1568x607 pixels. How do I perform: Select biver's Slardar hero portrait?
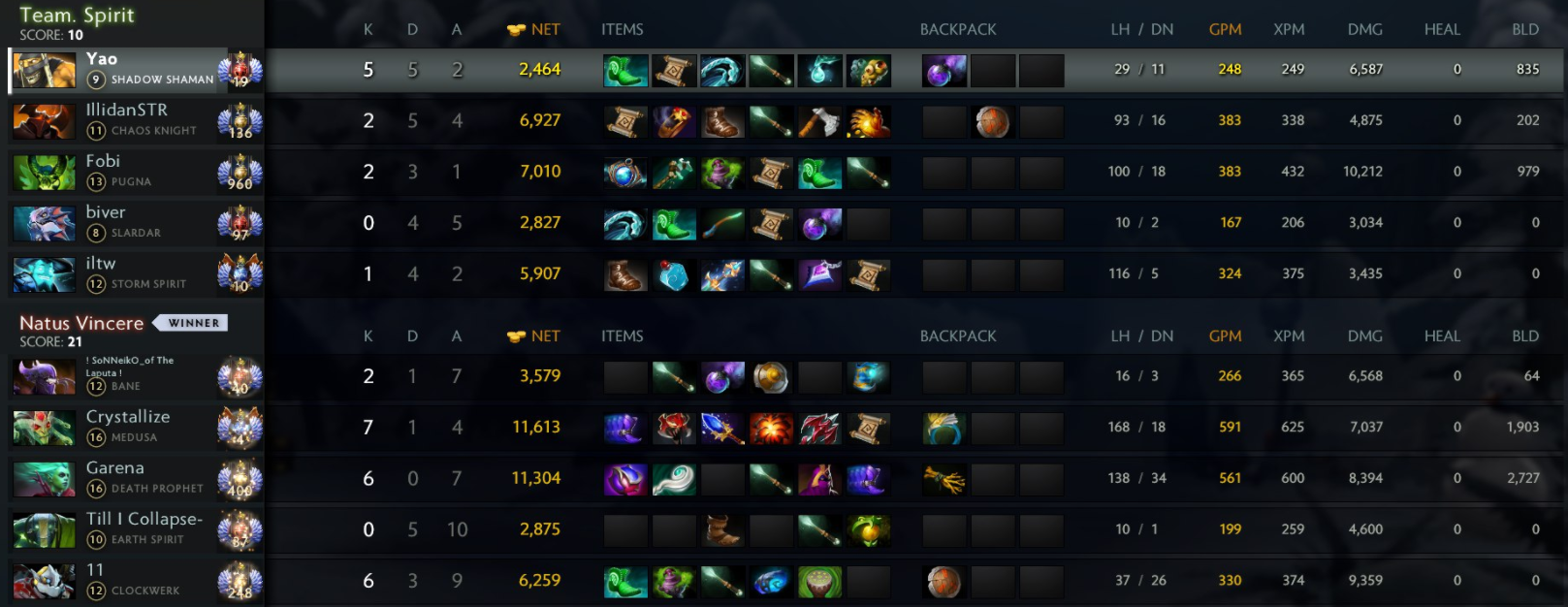click(44, 223)
